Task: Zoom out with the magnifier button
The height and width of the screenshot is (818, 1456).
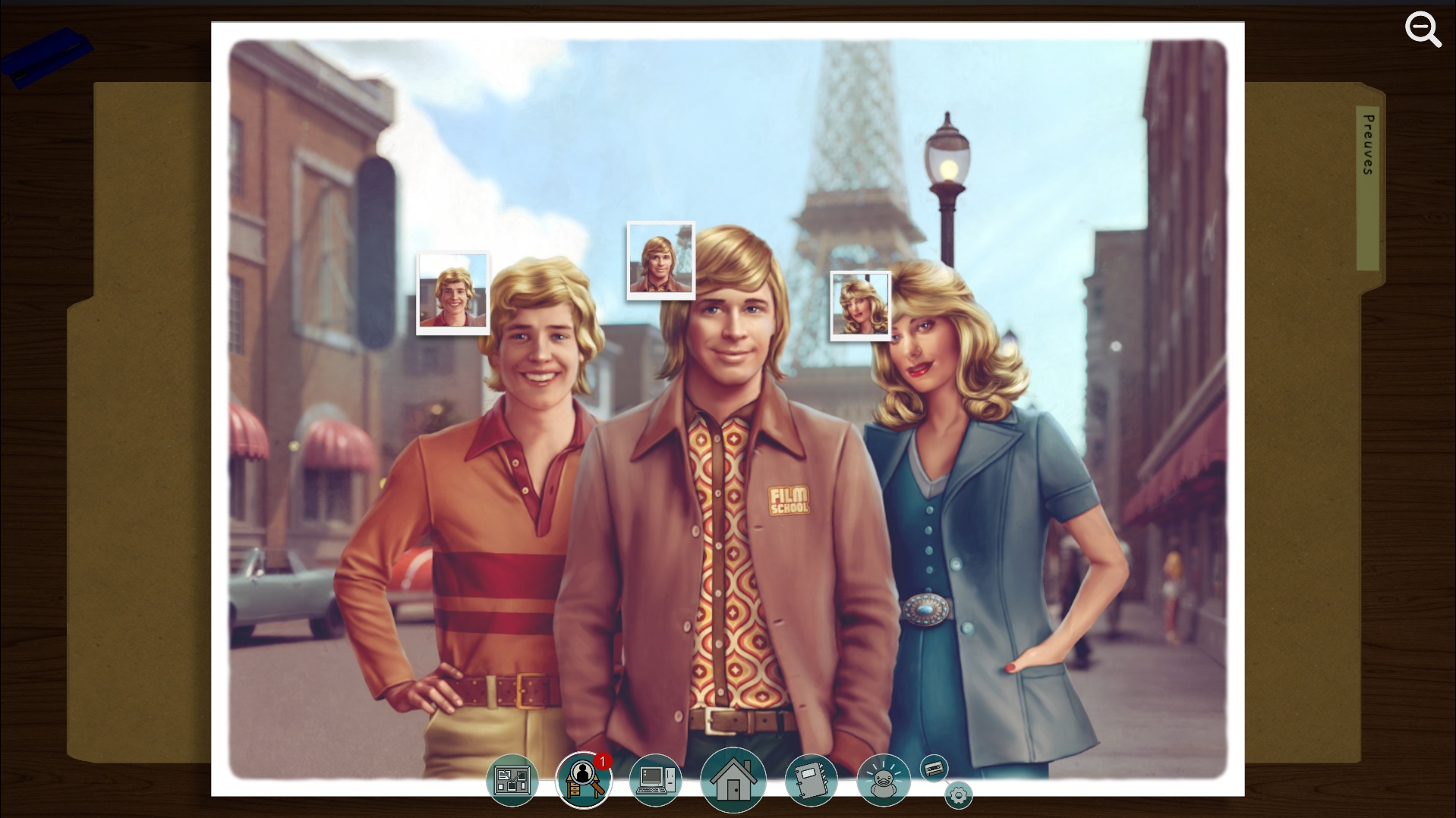Action: pos(1422,30)
